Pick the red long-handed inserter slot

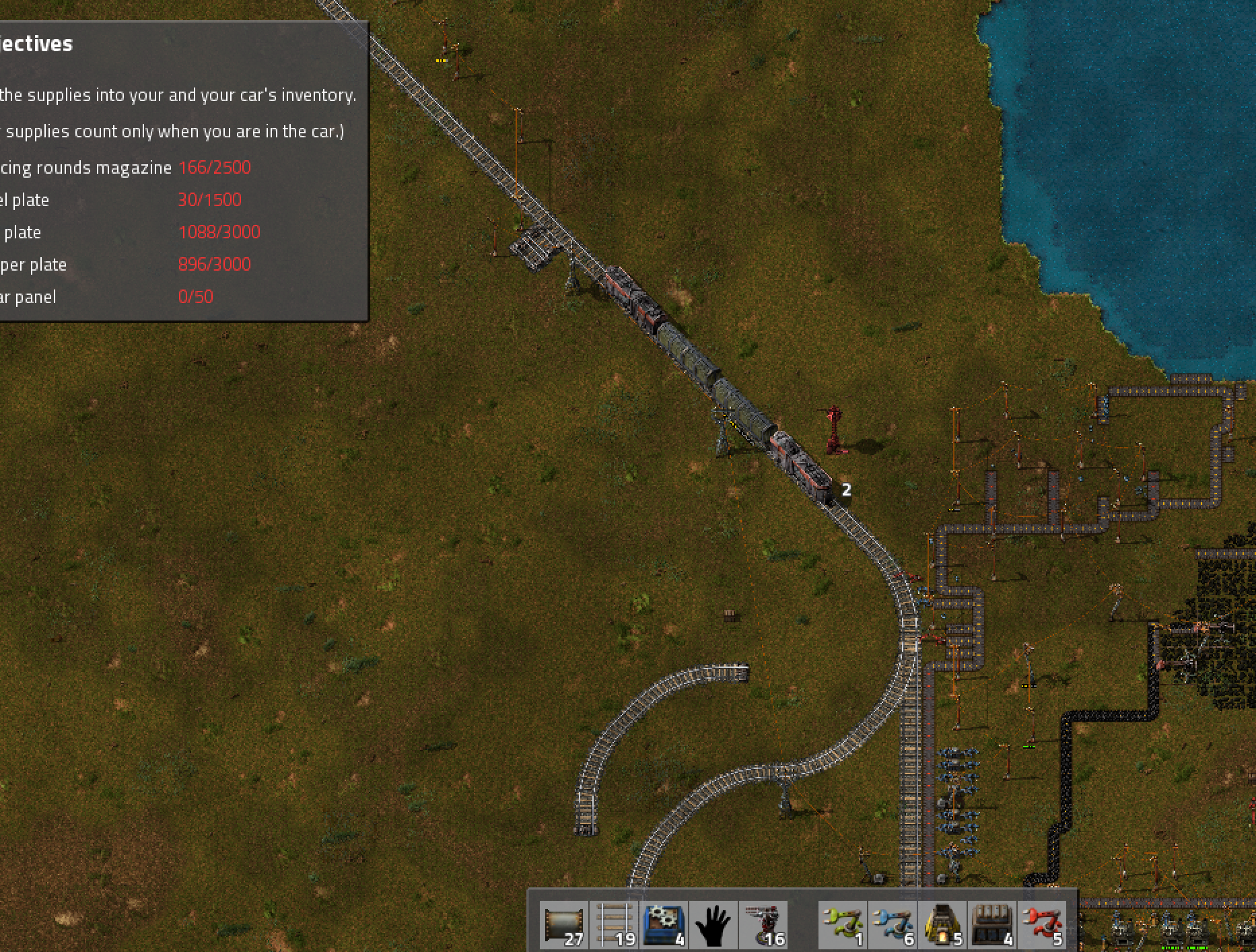1042,925
